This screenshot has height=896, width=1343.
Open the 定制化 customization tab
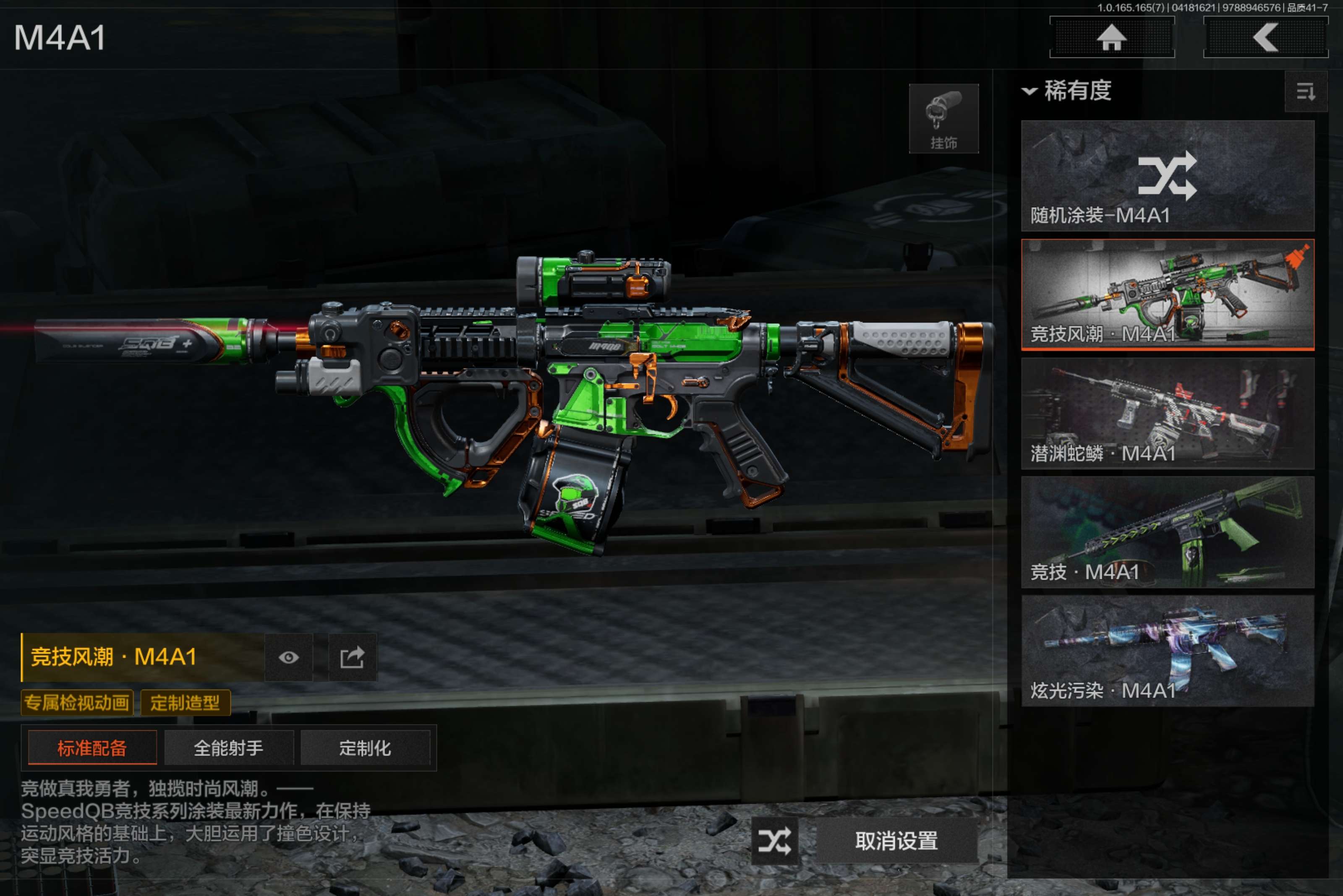365,748
